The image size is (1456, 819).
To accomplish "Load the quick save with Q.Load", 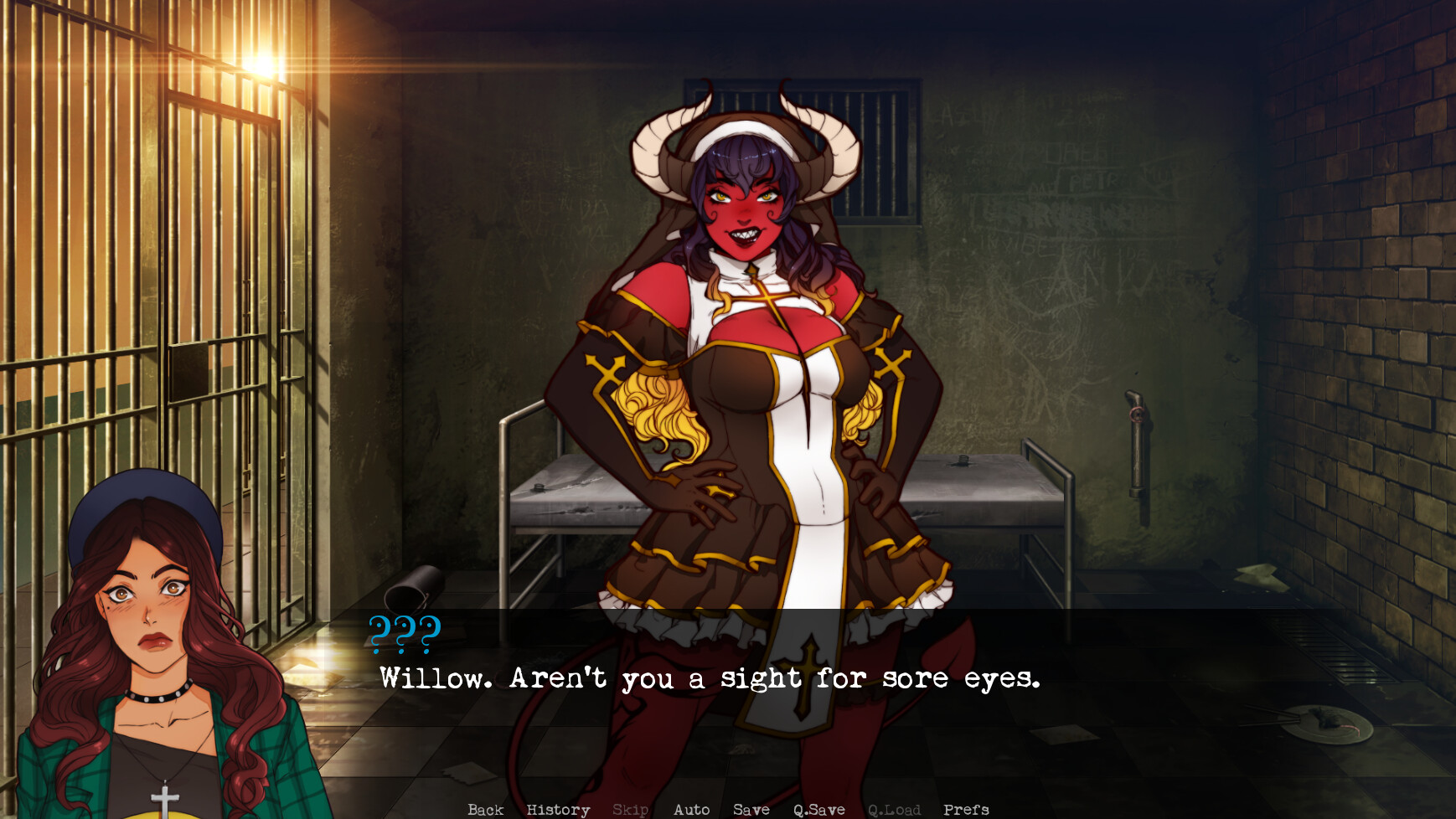I will tap(895, 809).
